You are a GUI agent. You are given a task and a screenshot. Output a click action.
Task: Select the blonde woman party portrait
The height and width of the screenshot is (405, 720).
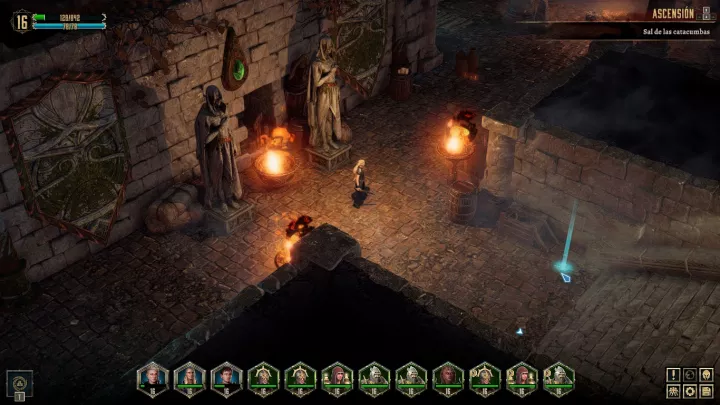(x=189, y=376)
